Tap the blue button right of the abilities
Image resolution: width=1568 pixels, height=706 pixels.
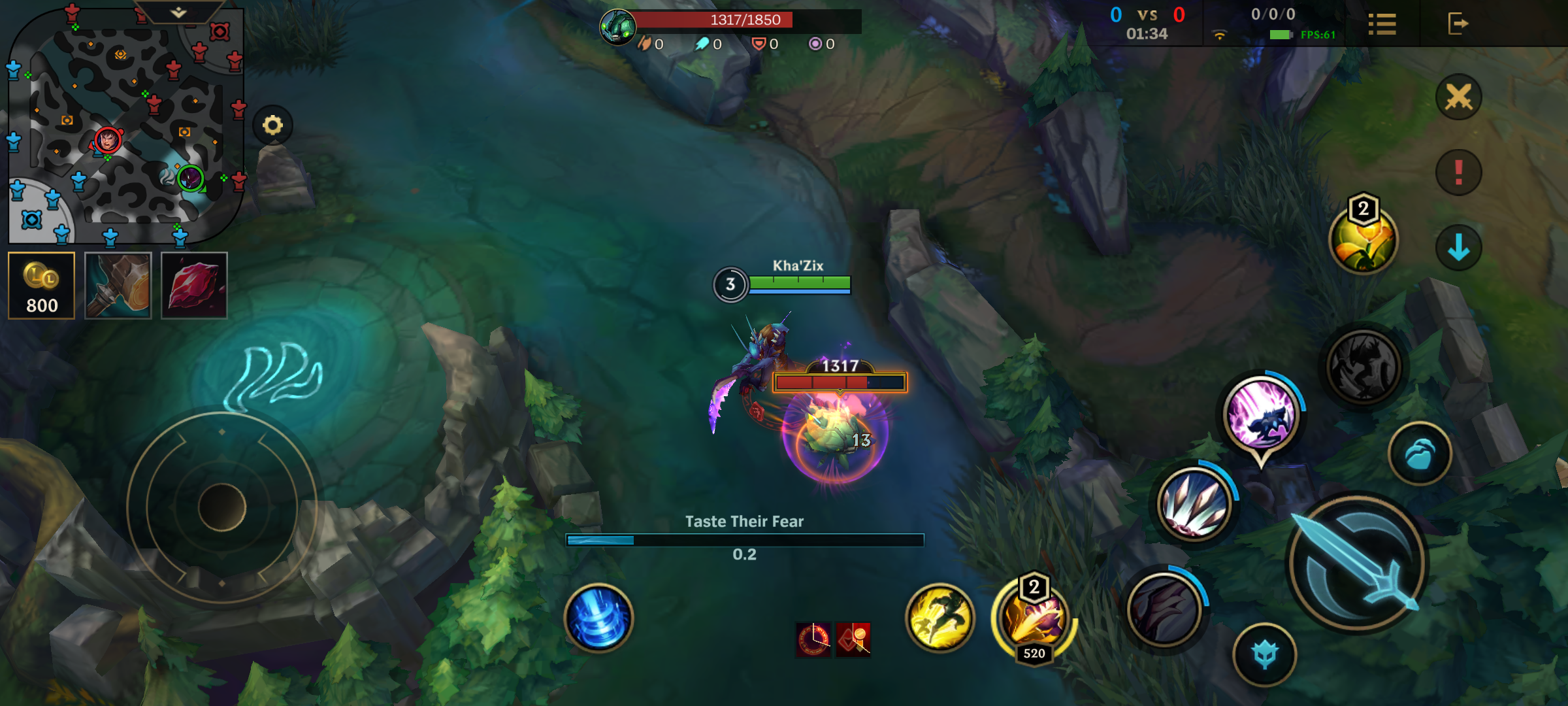pos(1420,454)
